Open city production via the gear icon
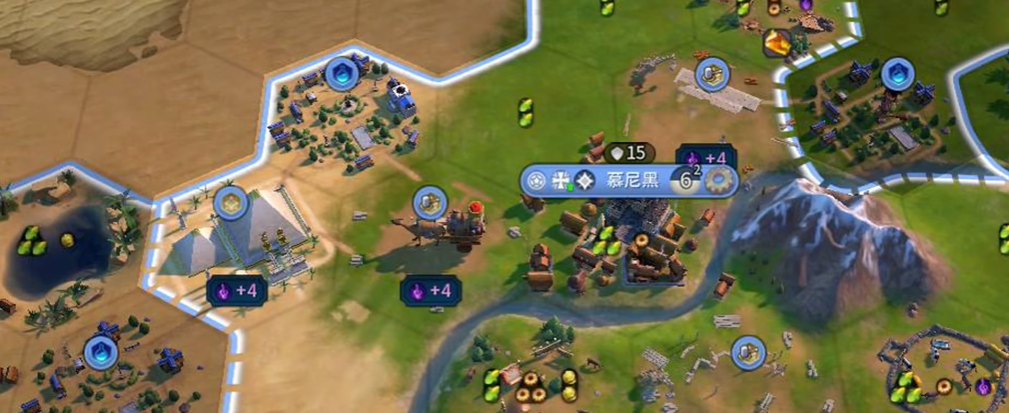This screenshot has width=1009, height=413. 720,181
